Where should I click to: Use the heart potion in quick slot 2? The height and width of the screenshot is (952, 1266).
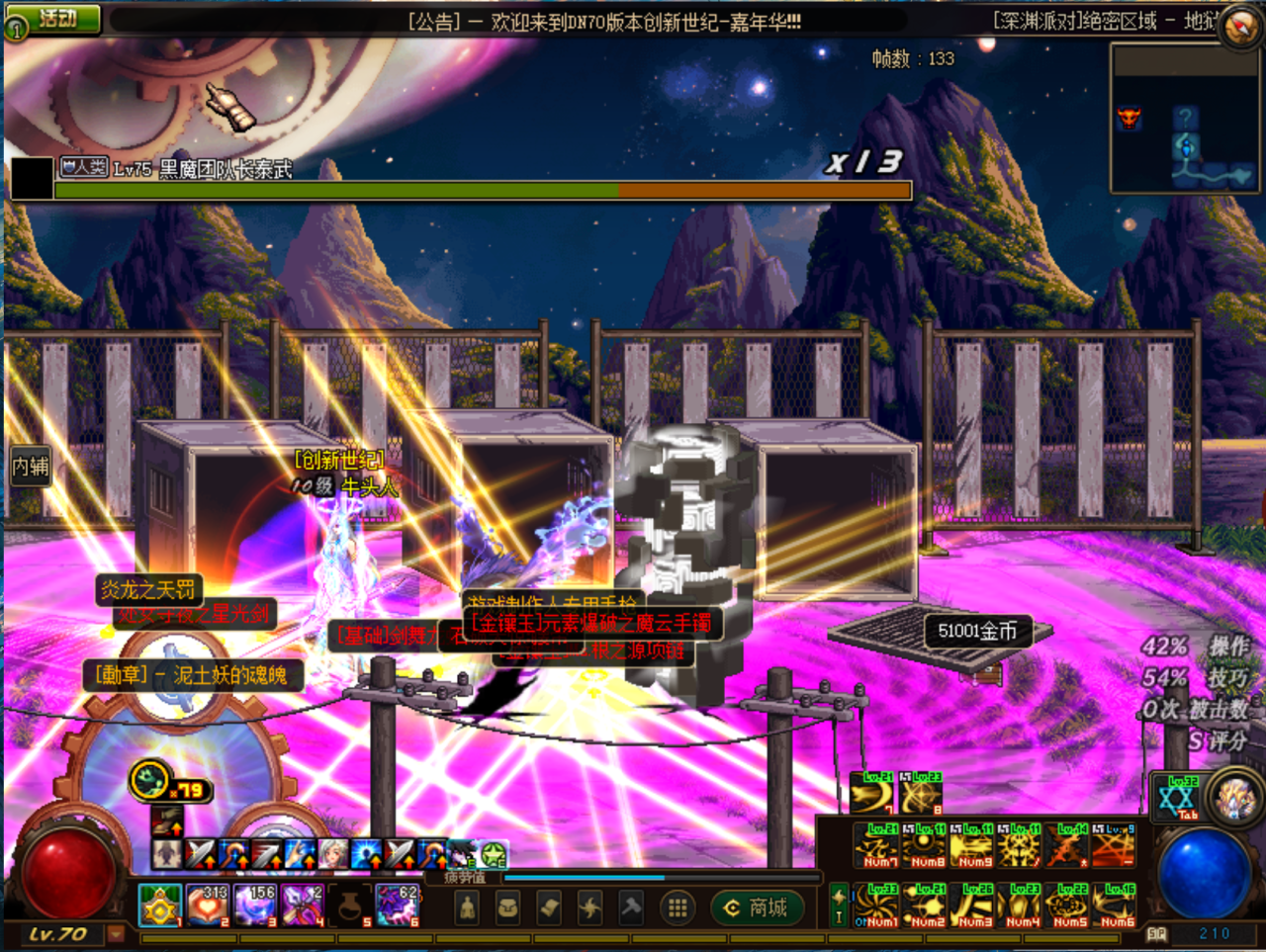207,906
